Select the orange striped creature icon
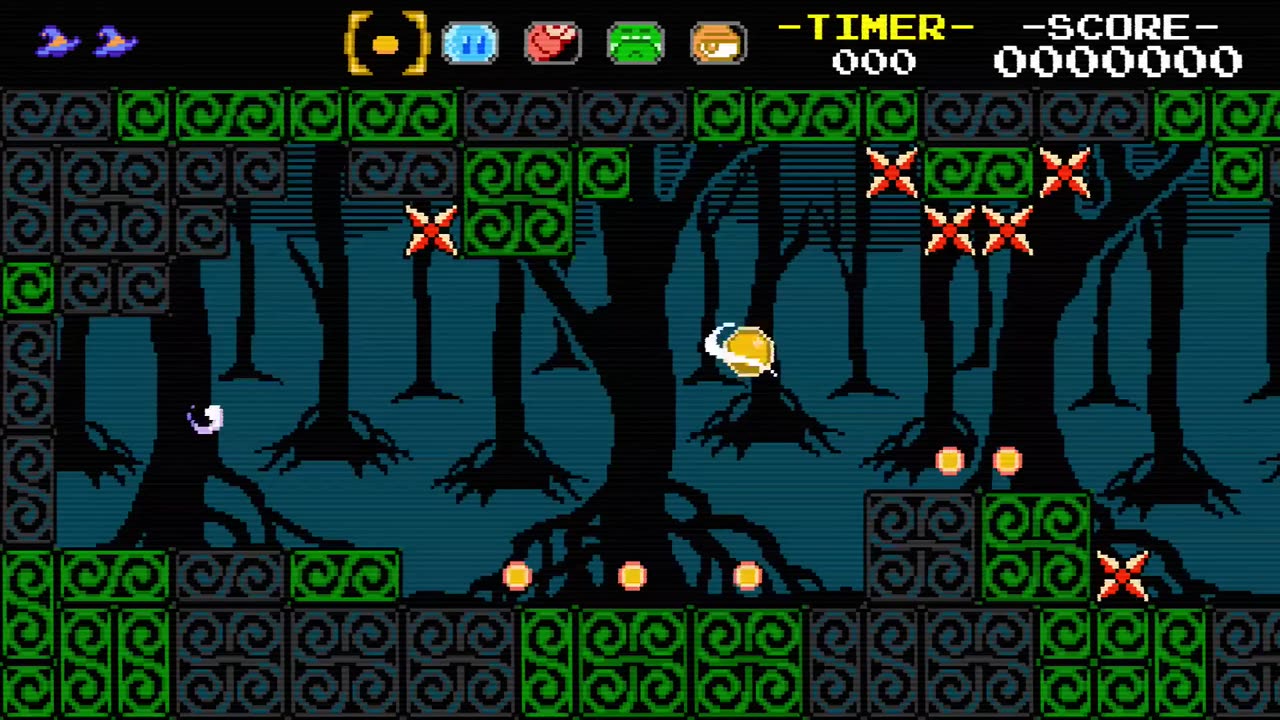1280x720 pixels. [x=718, y=44]
